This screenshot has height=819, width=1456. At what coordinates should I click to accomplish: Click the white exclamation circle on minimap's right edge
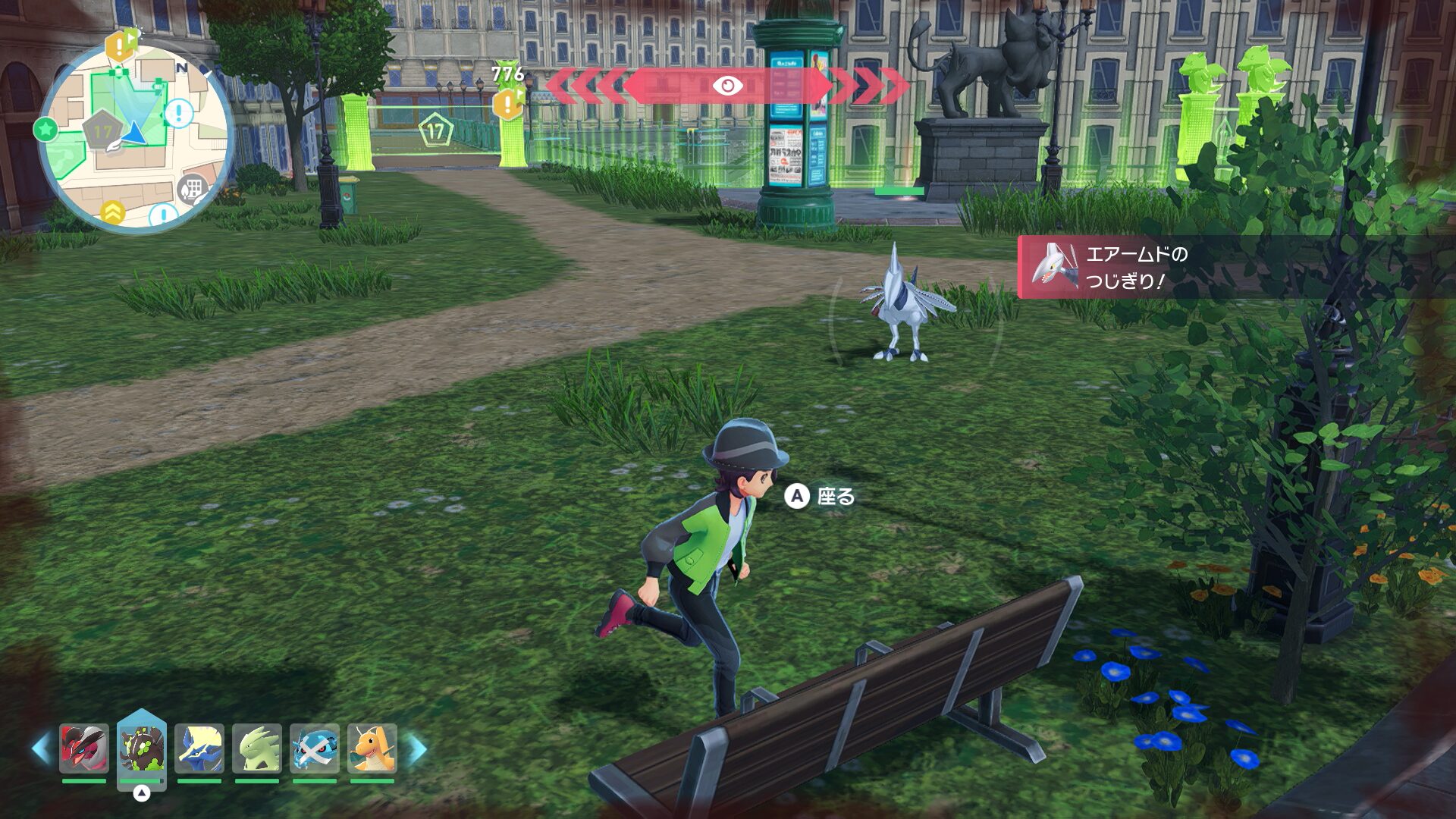179,114
